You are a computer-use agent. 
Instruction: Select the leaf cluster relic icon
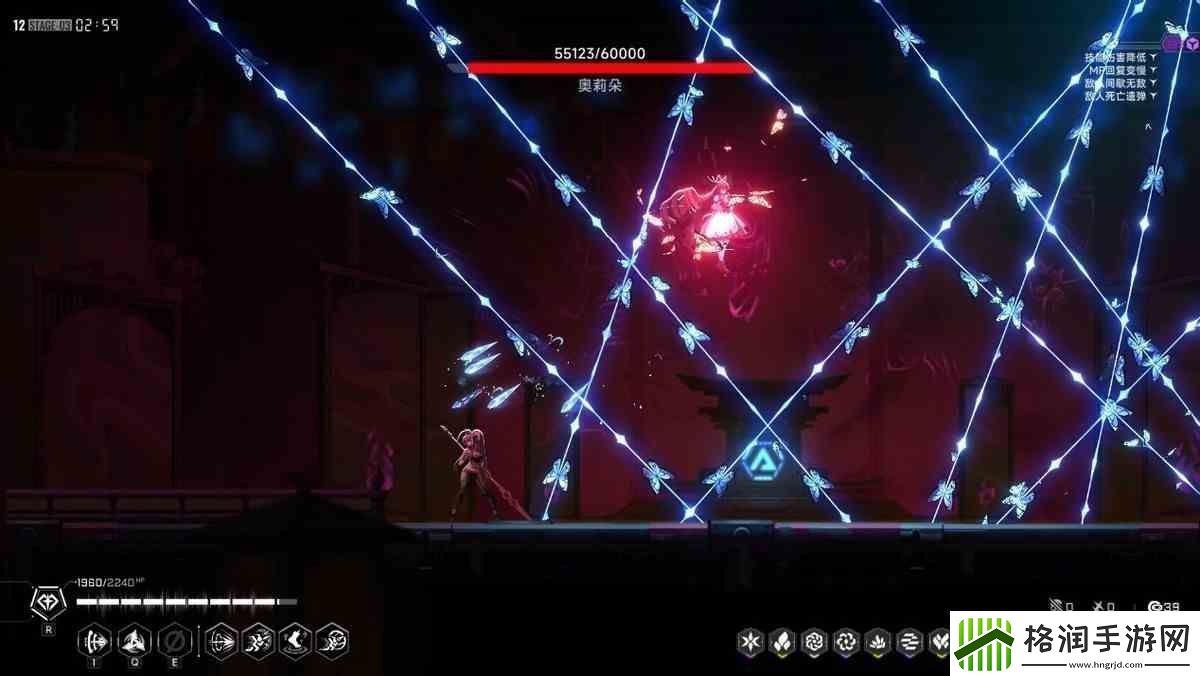coord(781,641)
